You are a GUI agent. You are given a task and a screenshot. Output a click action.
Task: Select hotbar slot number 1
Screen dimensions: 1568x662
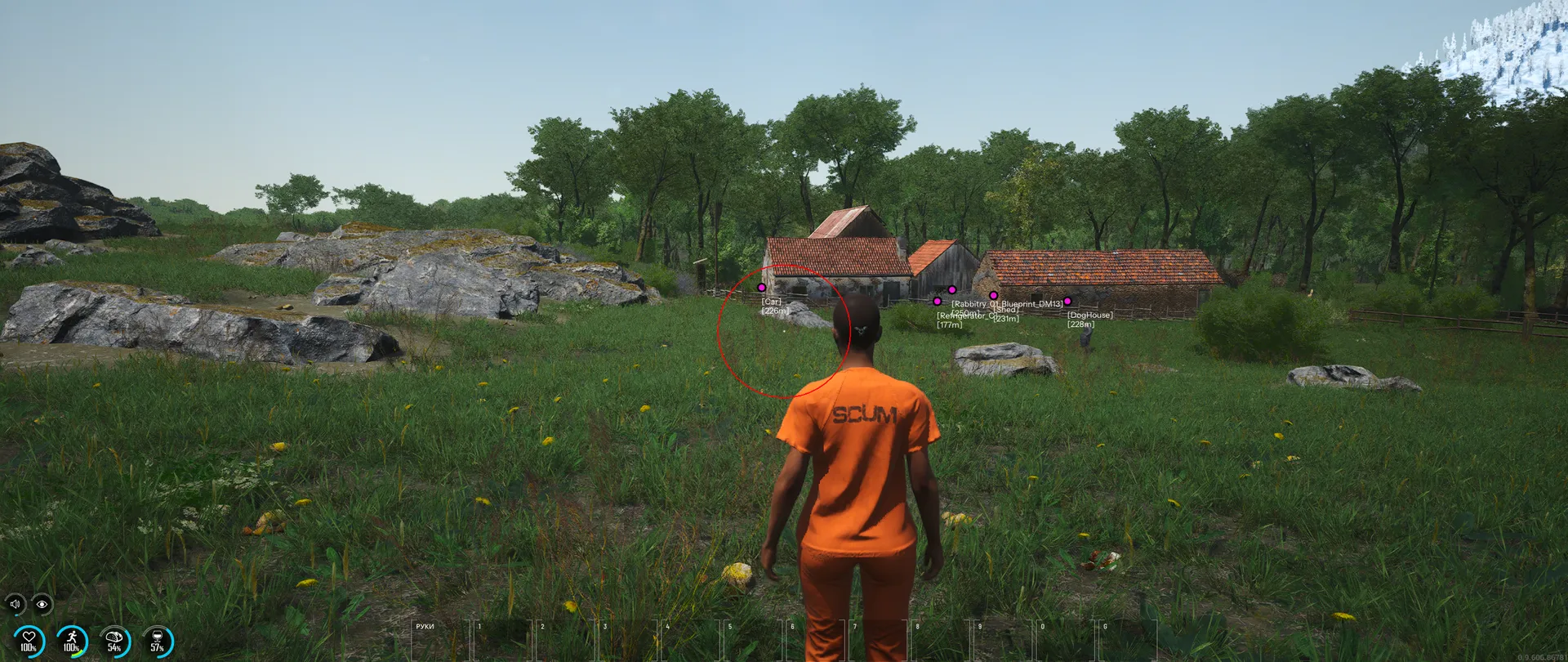(503, 640)
